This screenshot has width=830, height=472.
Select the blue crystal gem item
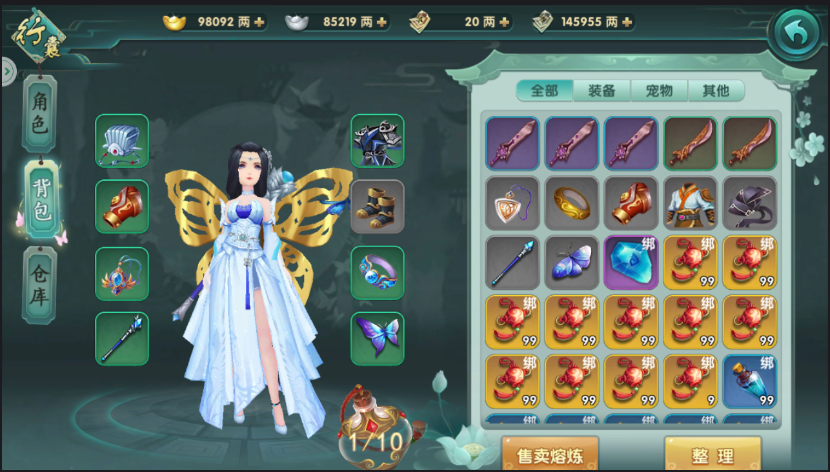pos(631,263)
